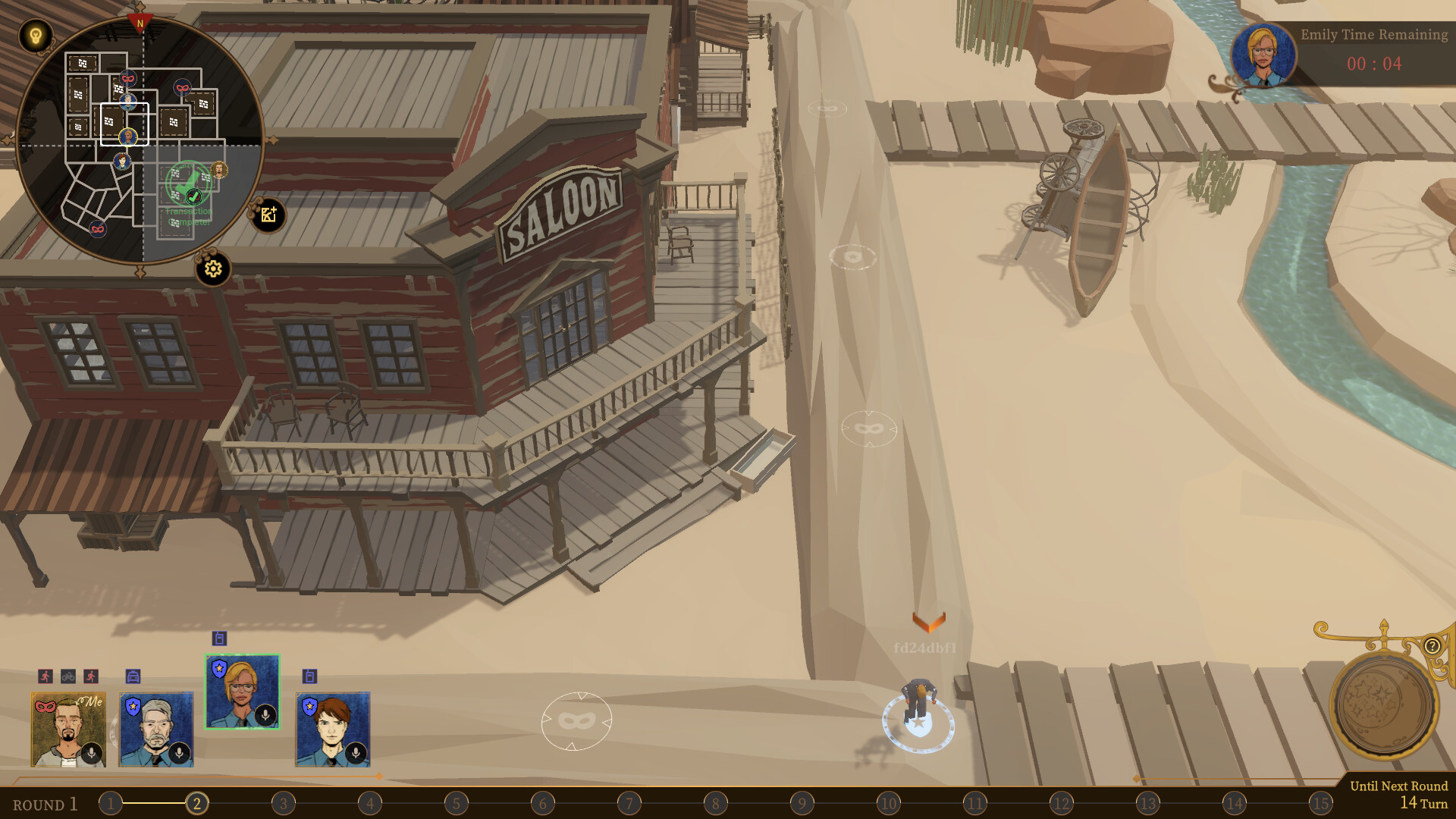Screen dimensions: 1456x819
Task: Click the police badge on Emily's portrait
Action: (219, 668)
